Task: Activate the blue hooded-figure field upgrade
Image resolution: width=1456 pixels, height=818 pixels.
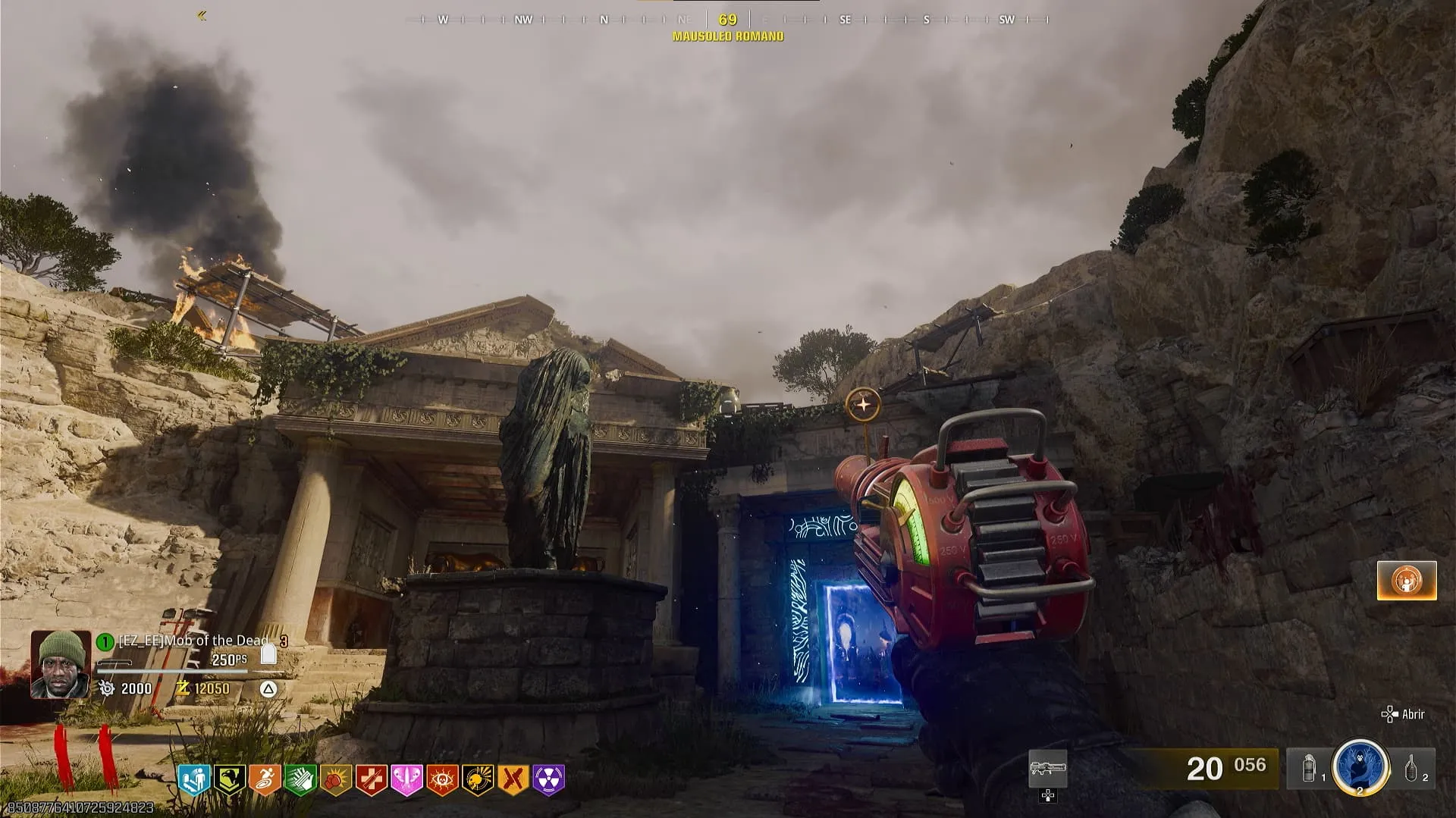Action: pyautogui.click(x=1360, y=767)
